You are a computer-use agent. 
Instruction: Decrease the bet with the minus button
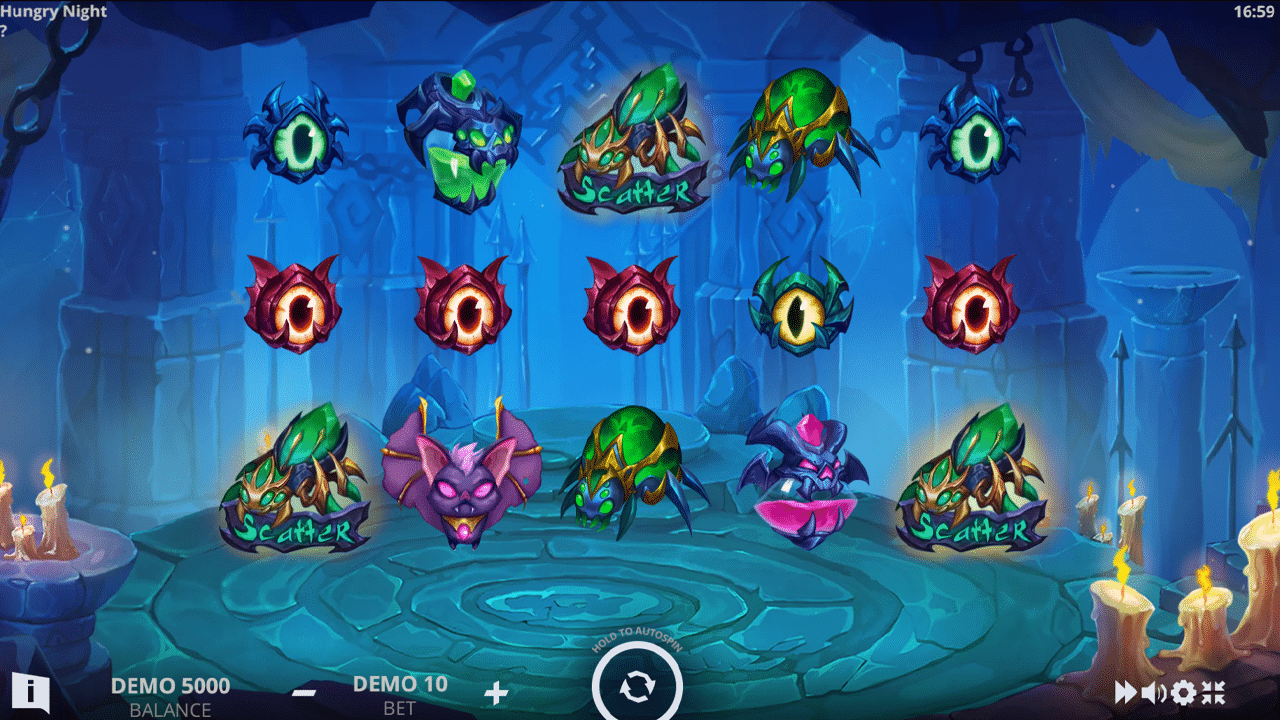305,692
